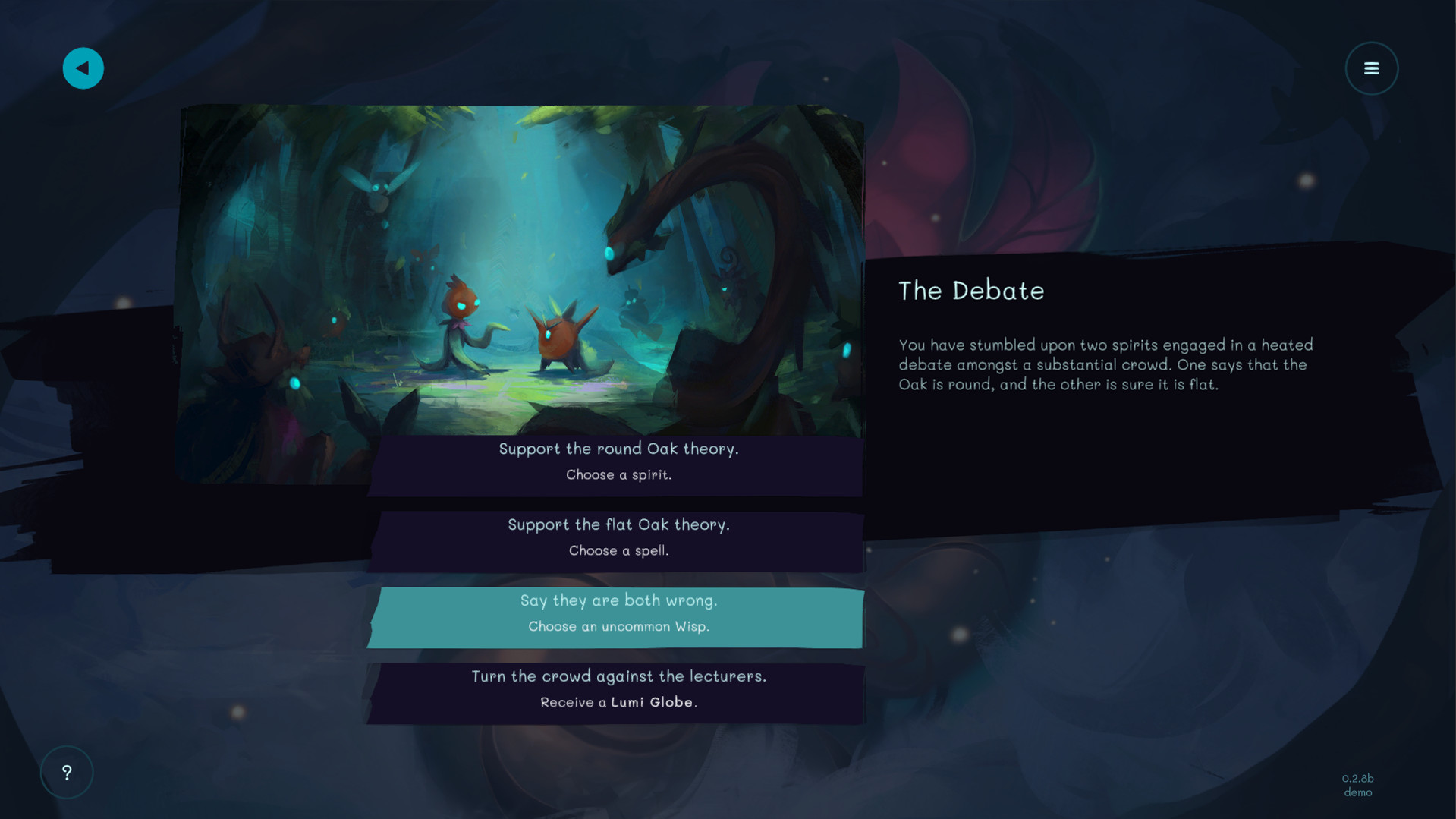Click "Choose an uncommon Wisp" text
Image resolution: width=1456 pixels, height=819 pixels.
click(x=618, y=626)
